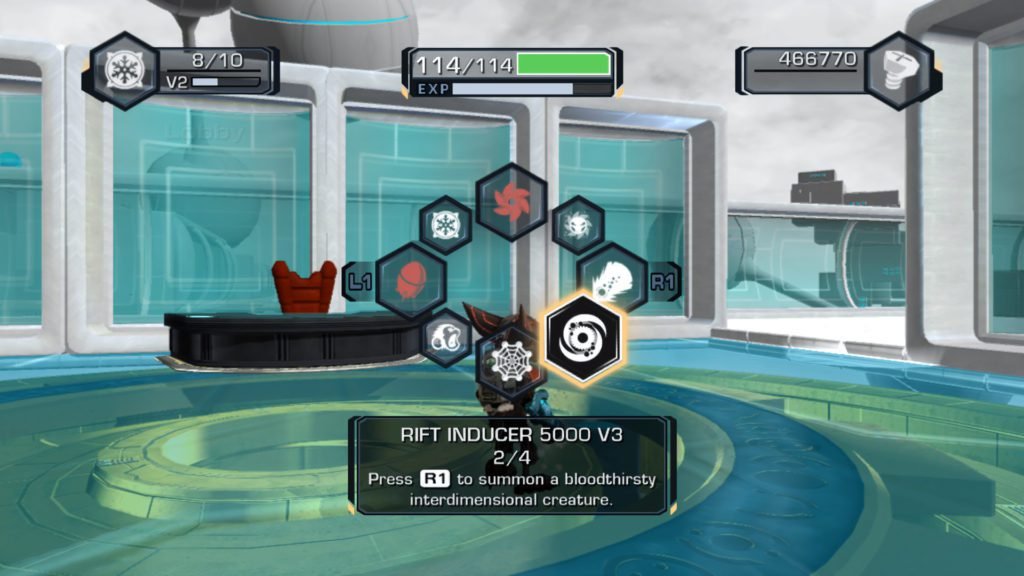Click the equipped snowflake weapon HUD icon
Image resolution: width=1024 pixels, height=576 pixels.
125,71
